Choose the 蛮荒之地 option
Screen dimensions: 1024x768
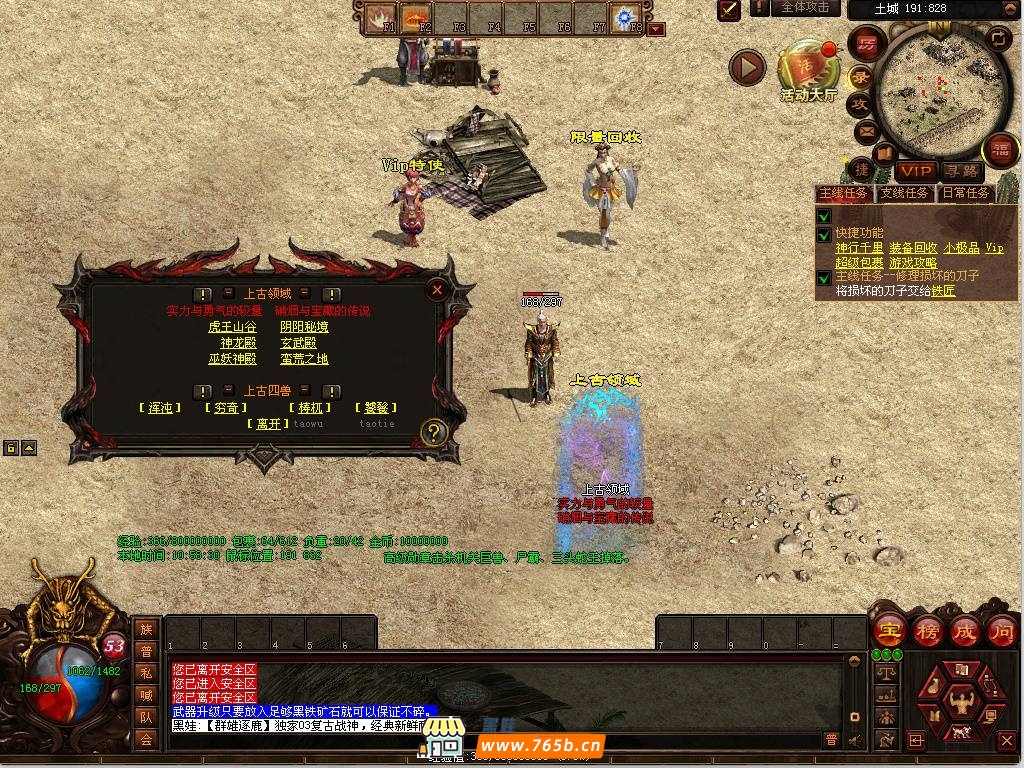pos(304,359)
